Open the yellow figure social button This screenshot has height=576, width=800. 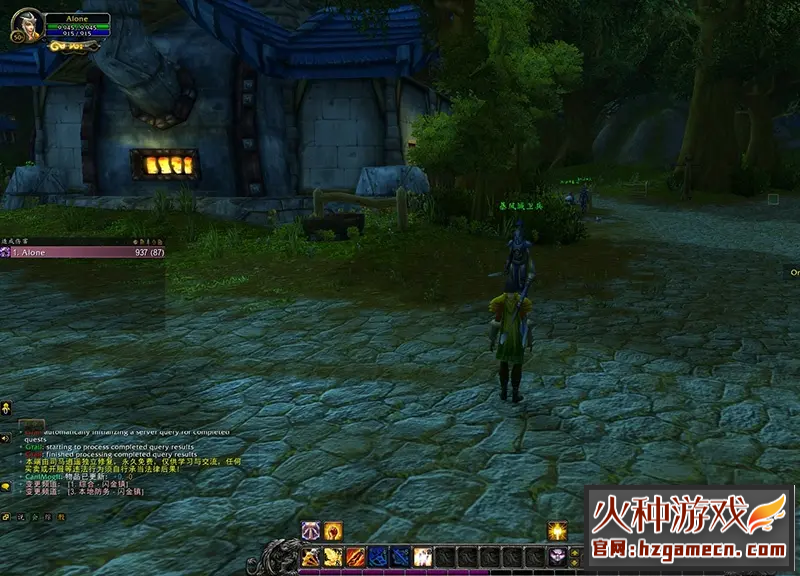pos(6,408)
